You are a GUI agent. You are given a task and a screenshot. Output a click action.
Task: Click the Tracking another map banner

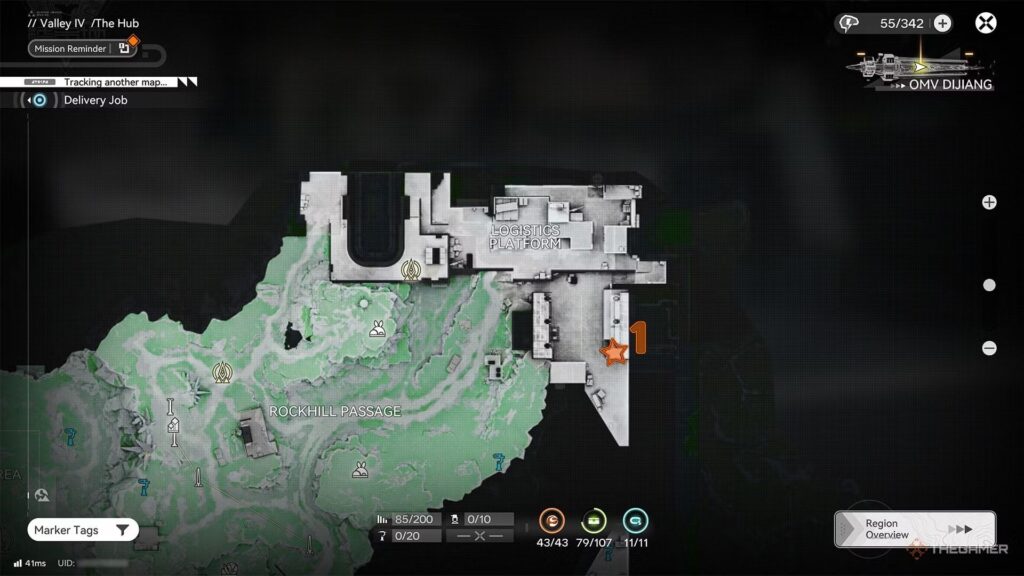(x=115, y=82)
